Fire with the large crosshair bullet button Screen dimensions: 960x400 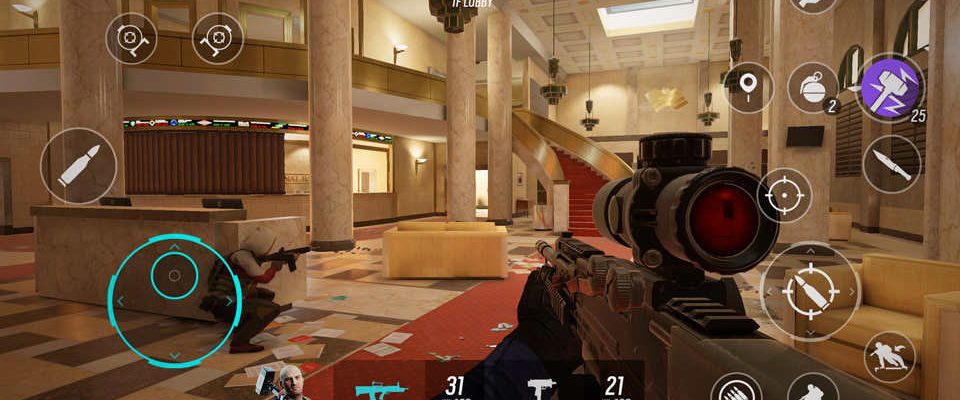(x=809, y=292)
